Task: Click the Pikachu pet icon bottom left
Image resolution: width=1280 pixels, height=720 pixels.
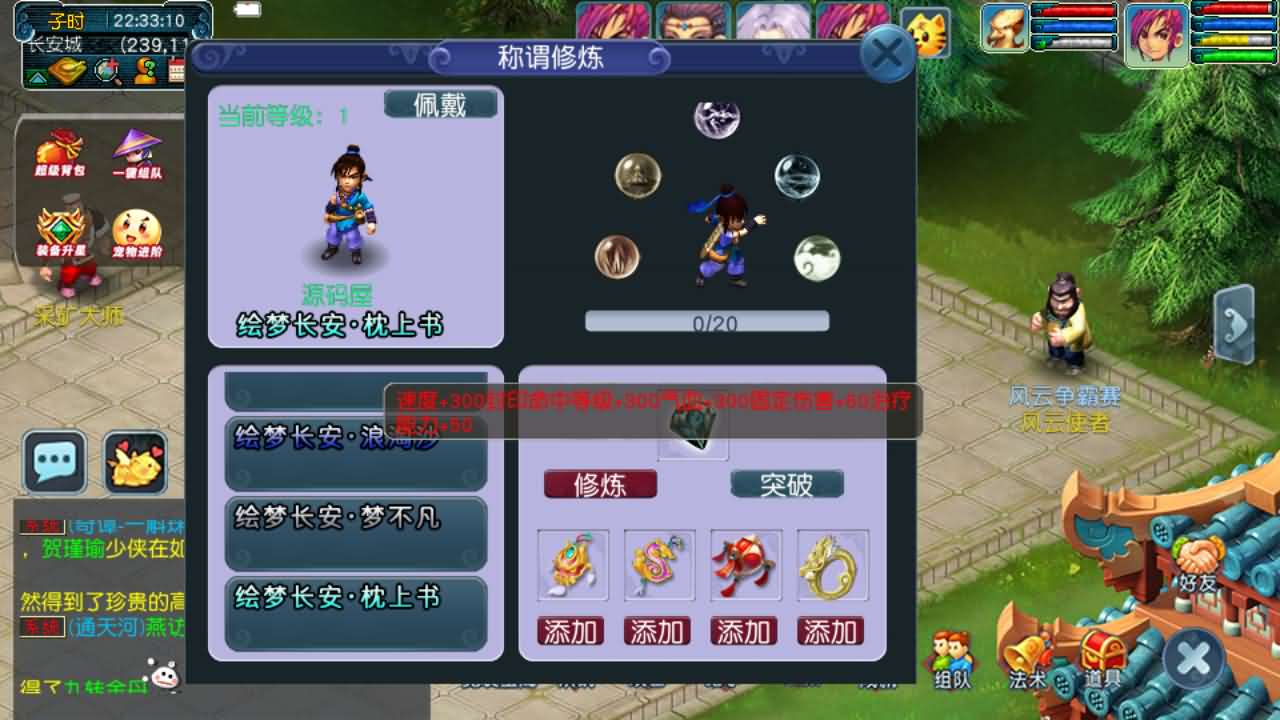Action: pos(135,463)
